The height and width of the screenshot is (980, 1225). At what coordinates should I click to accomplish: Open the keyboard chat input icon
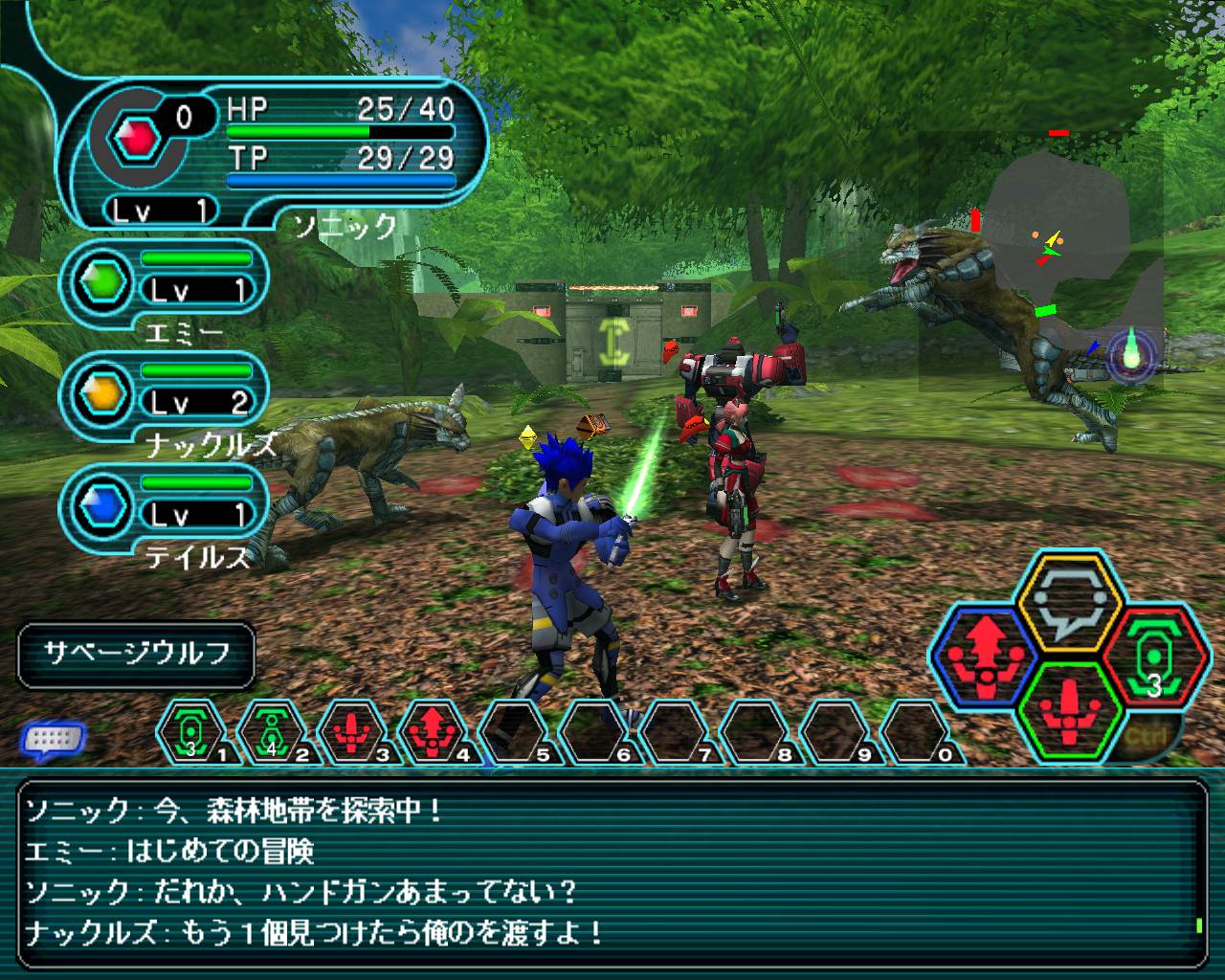[54, 738]
